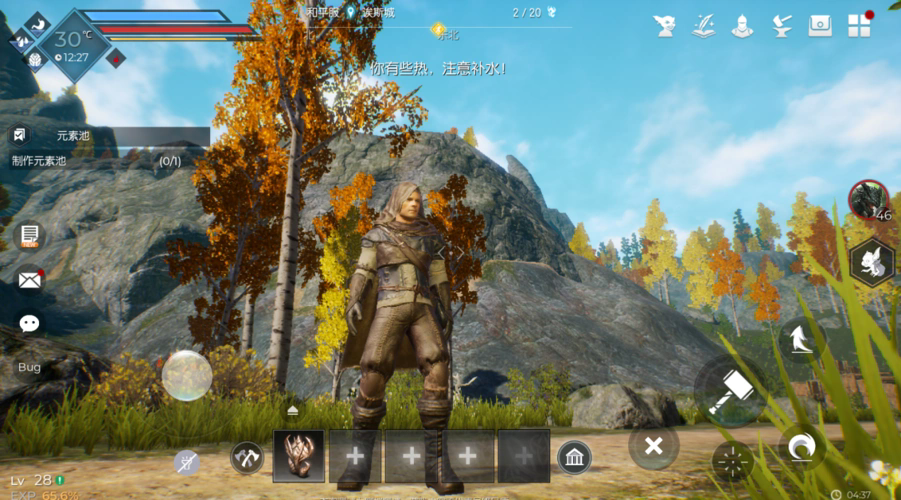Select the gauntlet item in the hotbar
901x500 pixels.
(298, 456)
